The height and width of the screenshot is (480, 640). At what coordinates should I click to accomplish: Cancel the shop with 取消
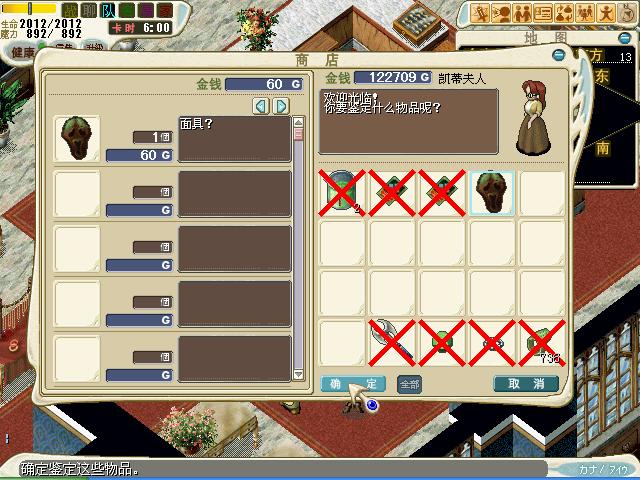(x=525, y=384)
